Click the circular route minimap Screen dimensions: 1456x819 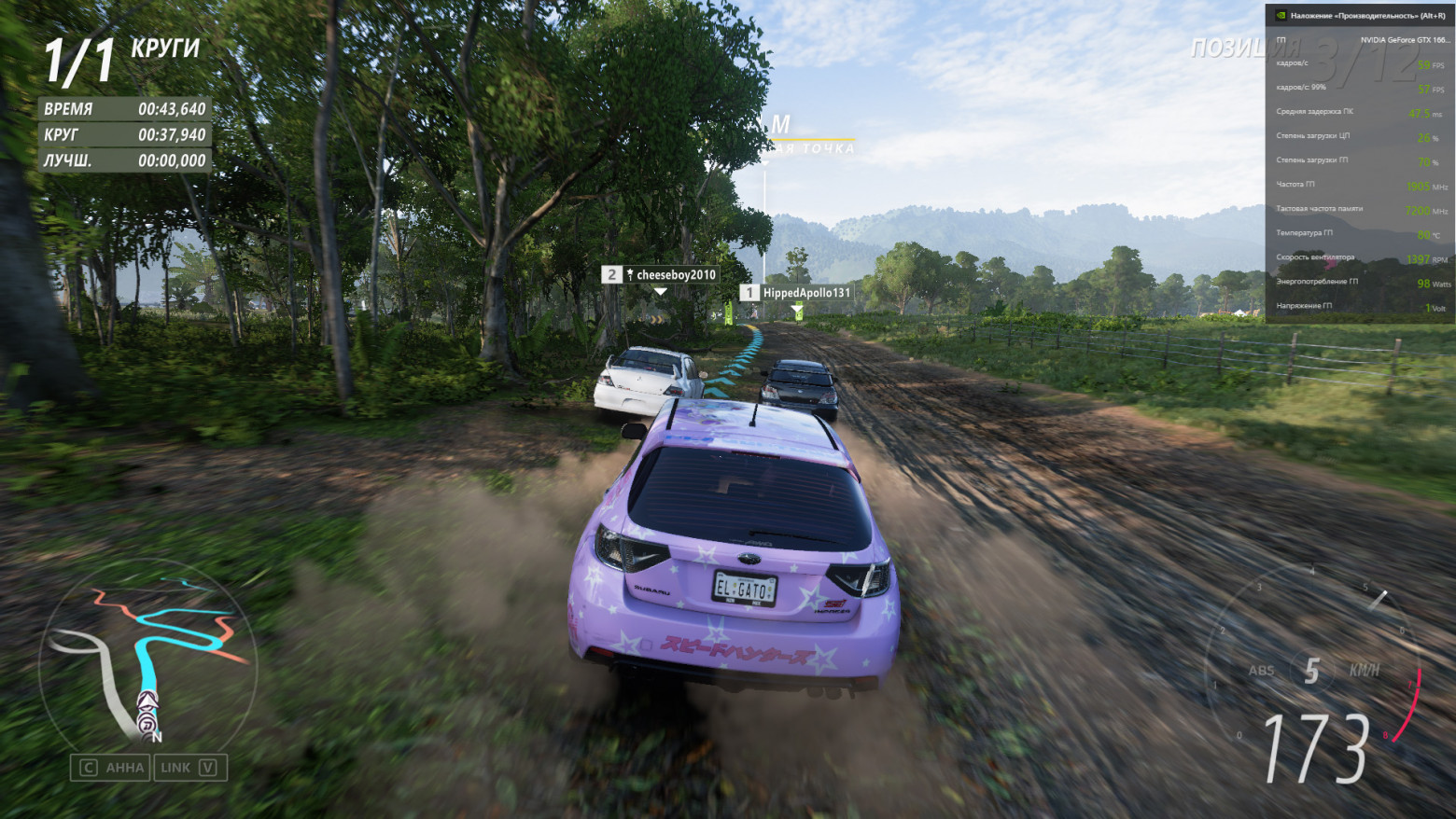coord(147,658)
